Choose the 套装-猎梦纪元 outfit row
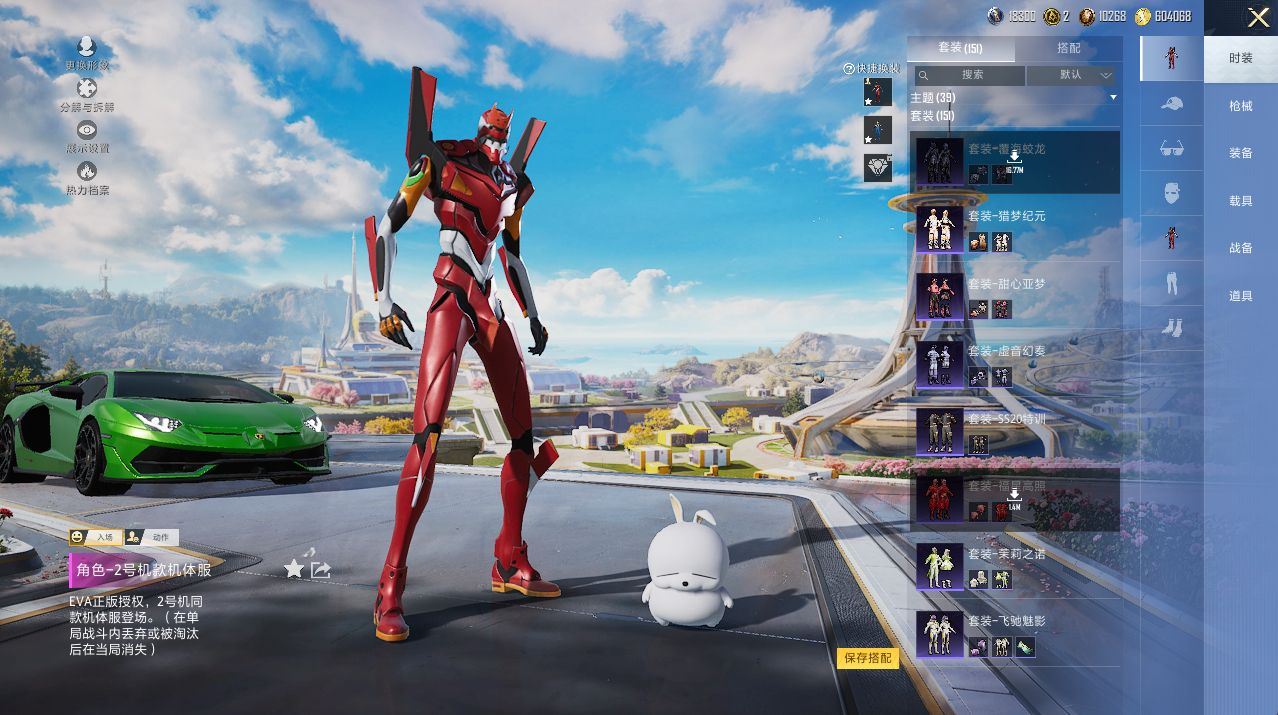The width and height of the screenshot is (1278, 715). (x=1015, y=229)
